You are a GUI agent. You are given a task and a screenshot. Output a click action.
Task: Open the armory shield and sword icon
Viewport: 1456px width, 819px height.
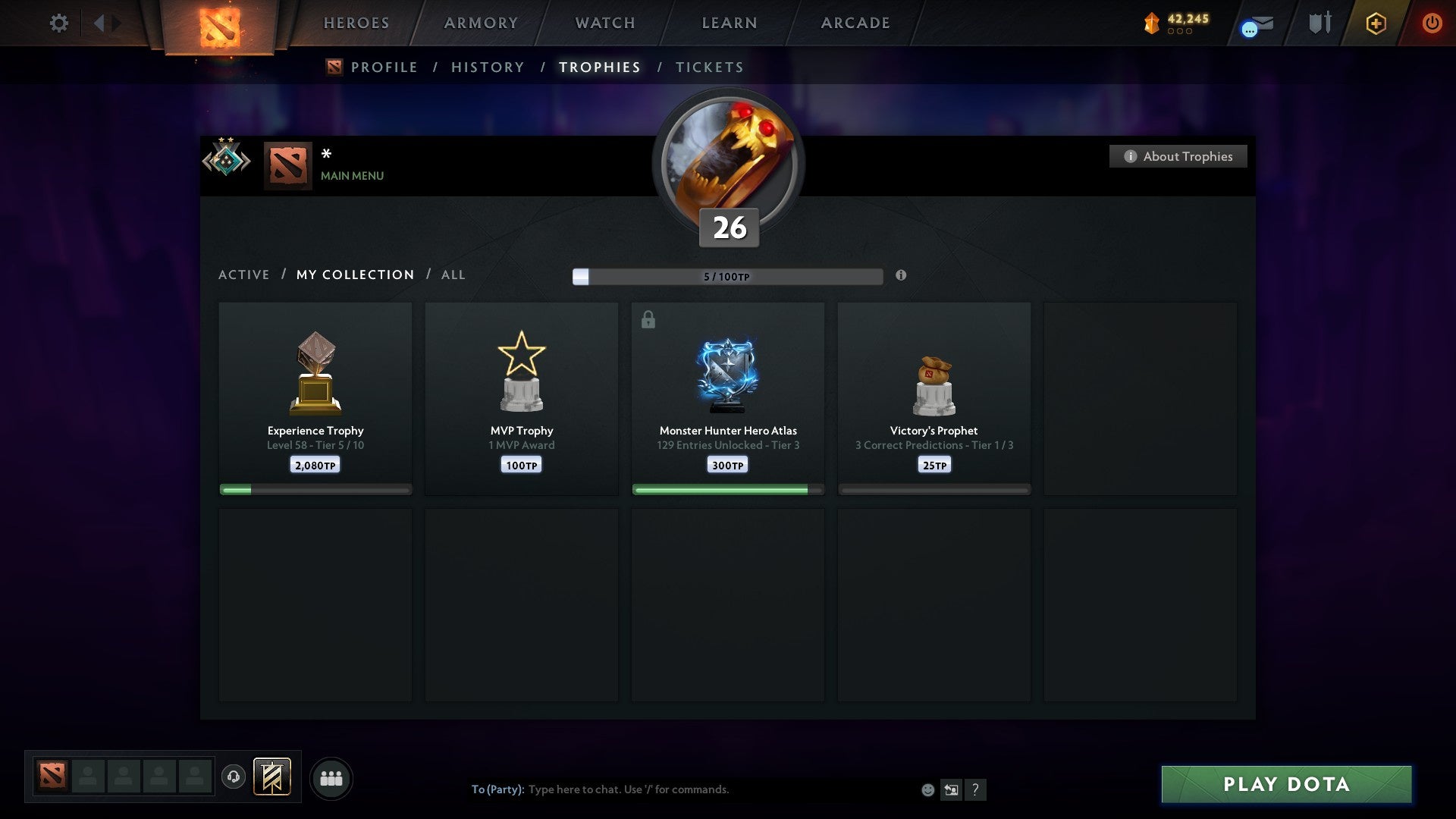pos(1318,23)
